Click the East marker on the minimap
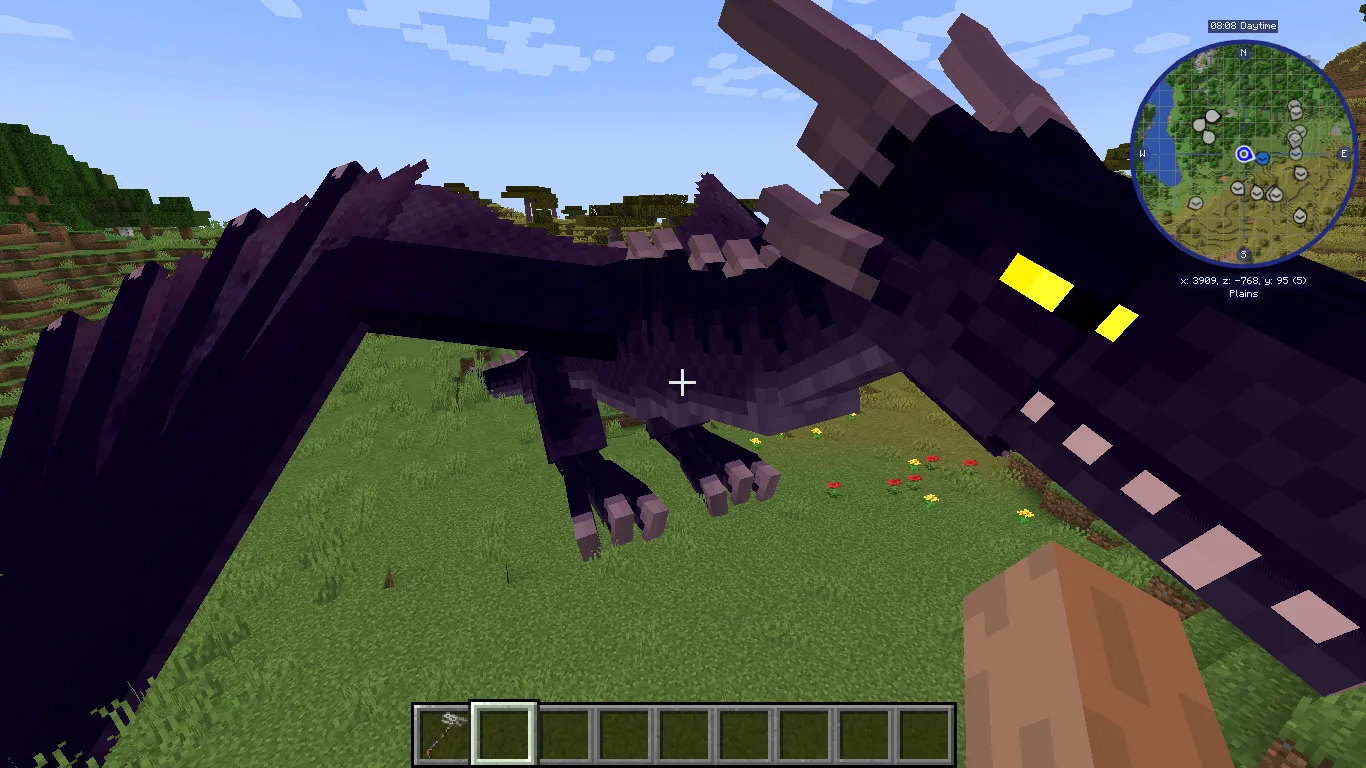The height and width of the screenshot is (768, 1366). pyautogui.click(x=1343, y=153)
